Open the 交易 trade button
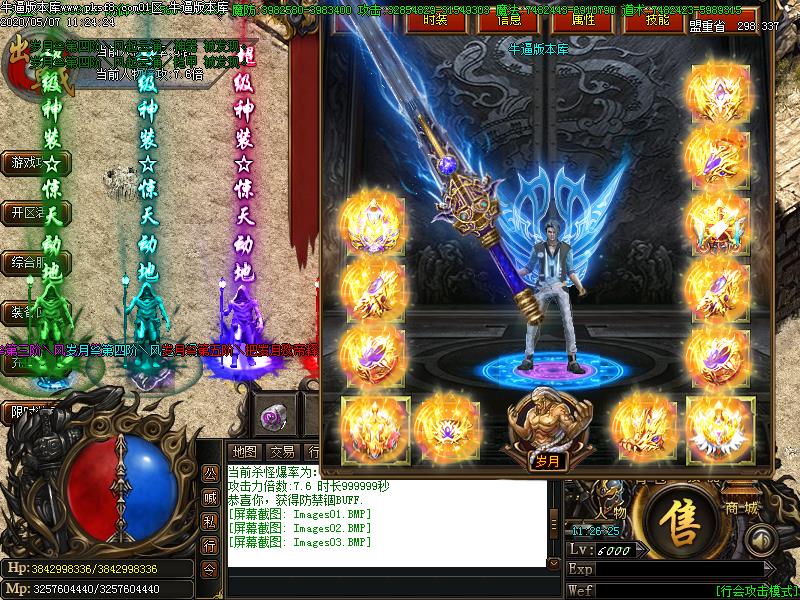Image resolution: width=800 pixels, height=600 pixels. click(282, 452)
